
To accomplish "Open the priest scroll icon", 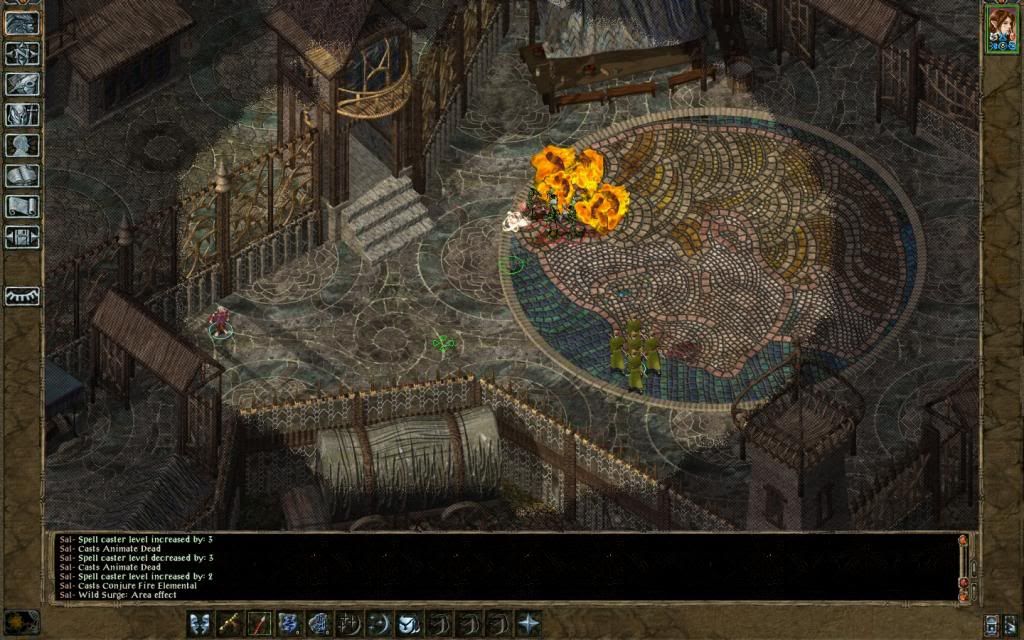I will point(22,206).
